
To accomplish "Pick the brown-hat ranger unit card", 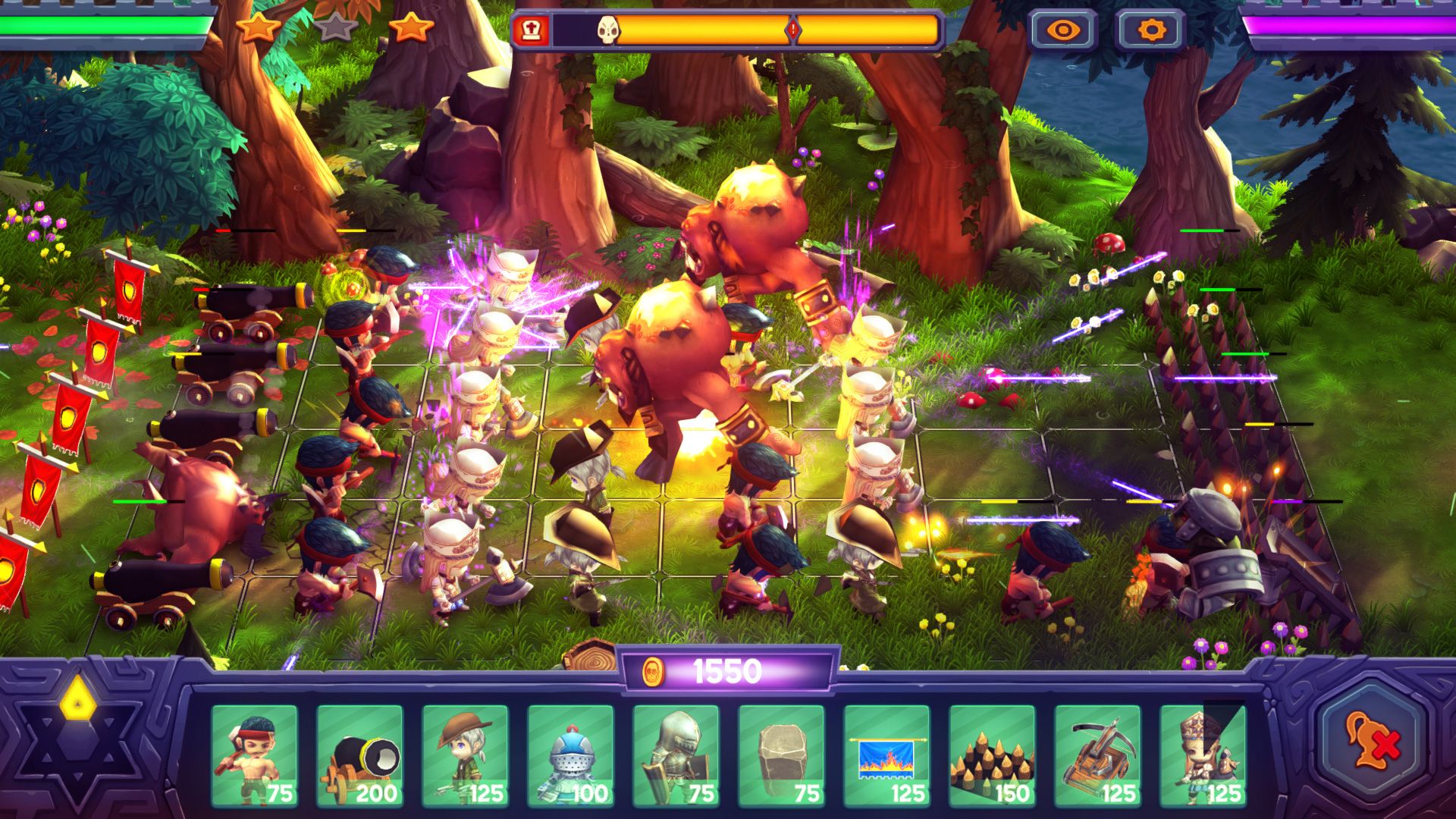I will tap(465, 755).
